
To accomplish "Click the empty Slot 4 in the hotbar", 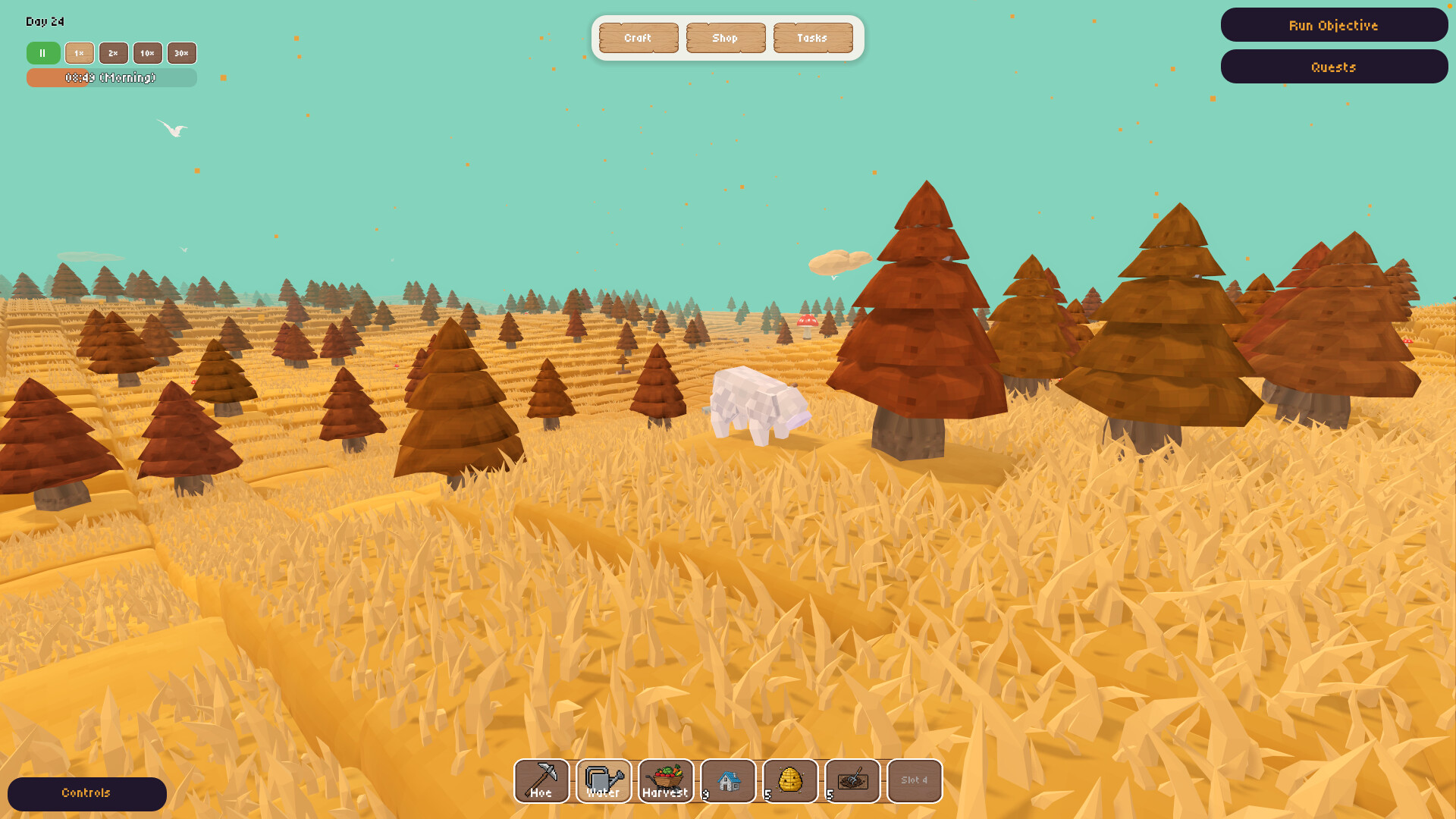I will (915, 781).
